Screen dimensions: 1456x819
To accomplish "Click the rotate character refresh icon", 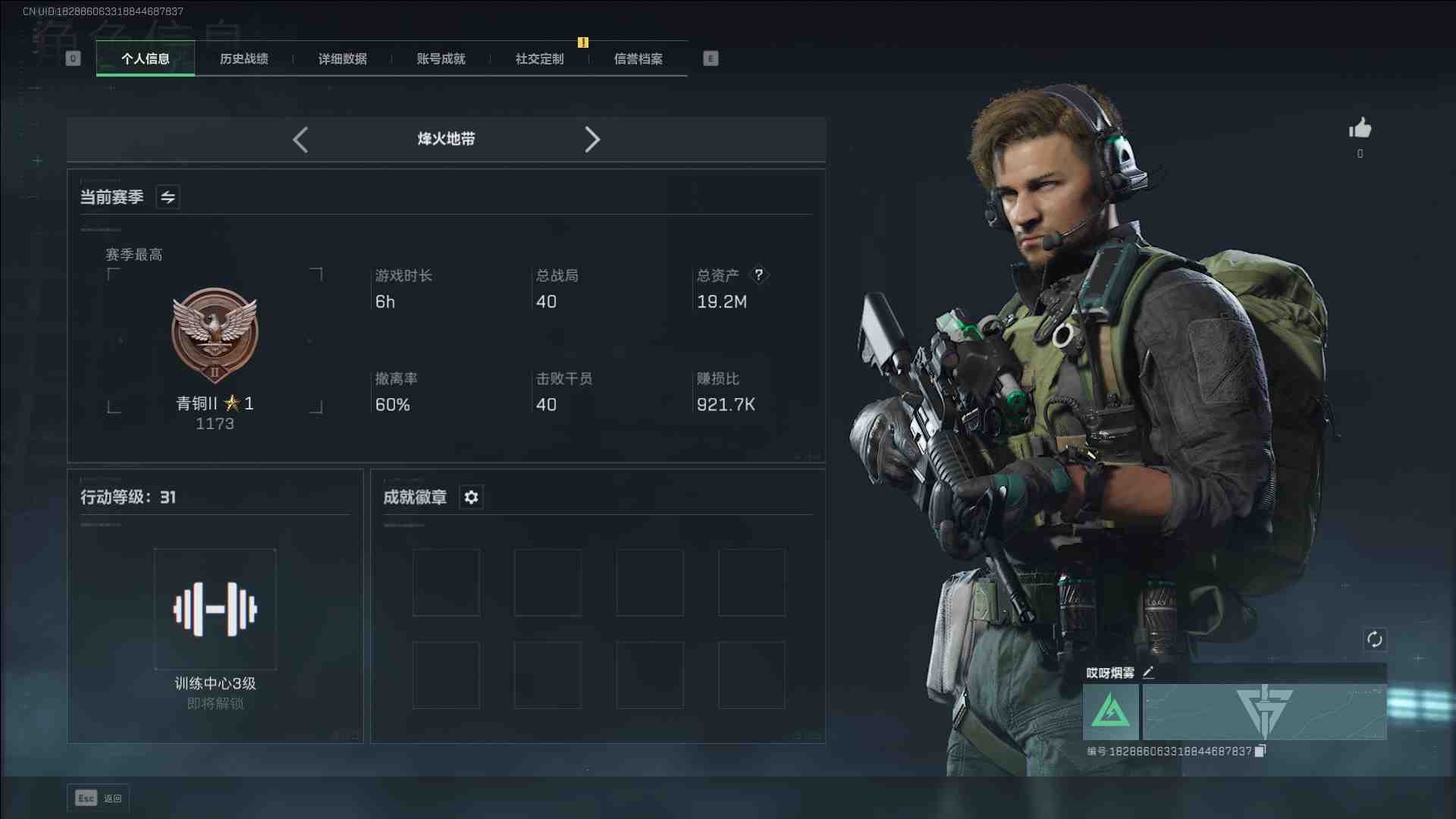I will 1374,639.
